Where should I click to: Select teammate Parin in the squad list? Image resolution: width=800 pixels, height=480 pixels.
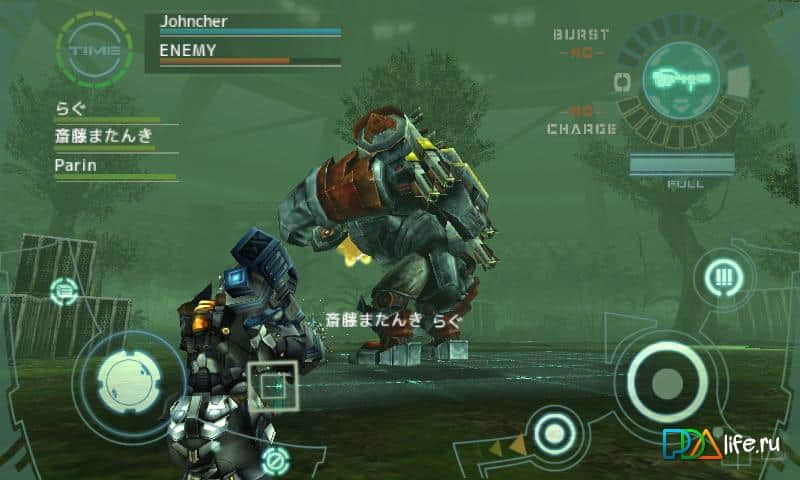[76, 166]
